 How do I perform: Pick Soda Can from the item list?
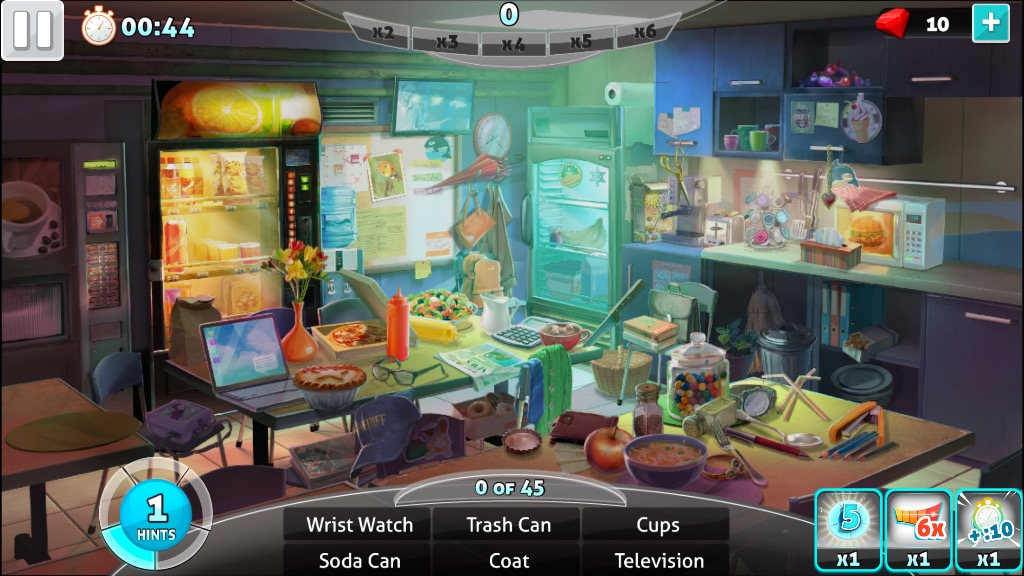click(358, 560)
